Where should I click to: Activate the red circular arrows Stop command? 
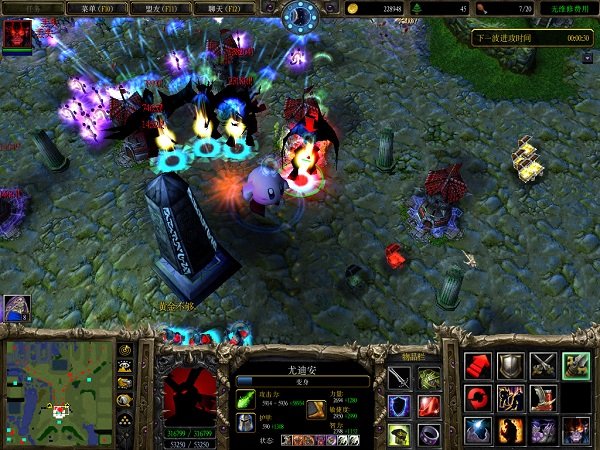(478, 398)
